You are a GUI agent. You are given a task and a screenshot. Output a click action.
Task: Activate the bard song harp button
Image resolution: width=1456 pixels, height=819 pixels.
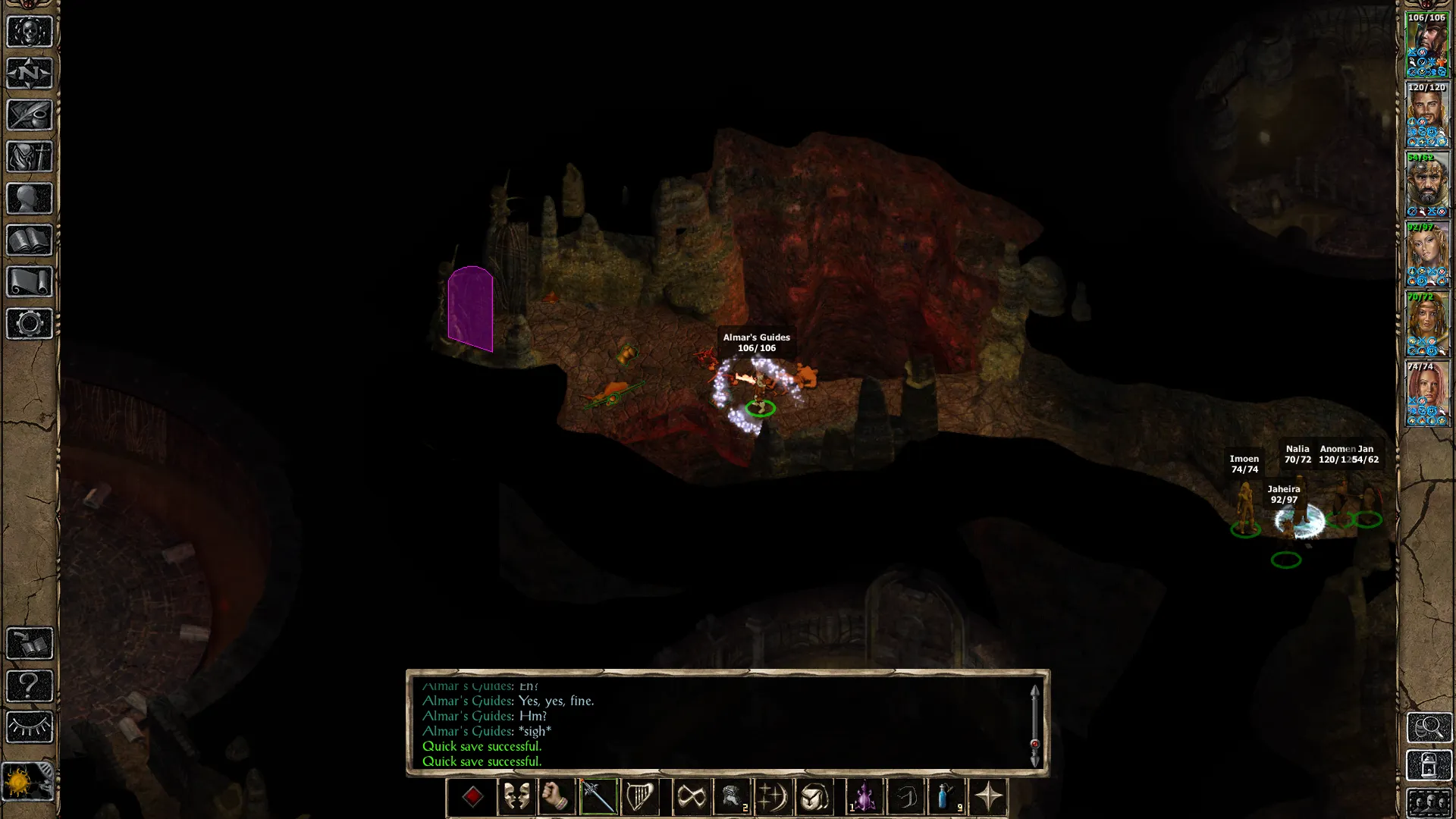(639, 797)
